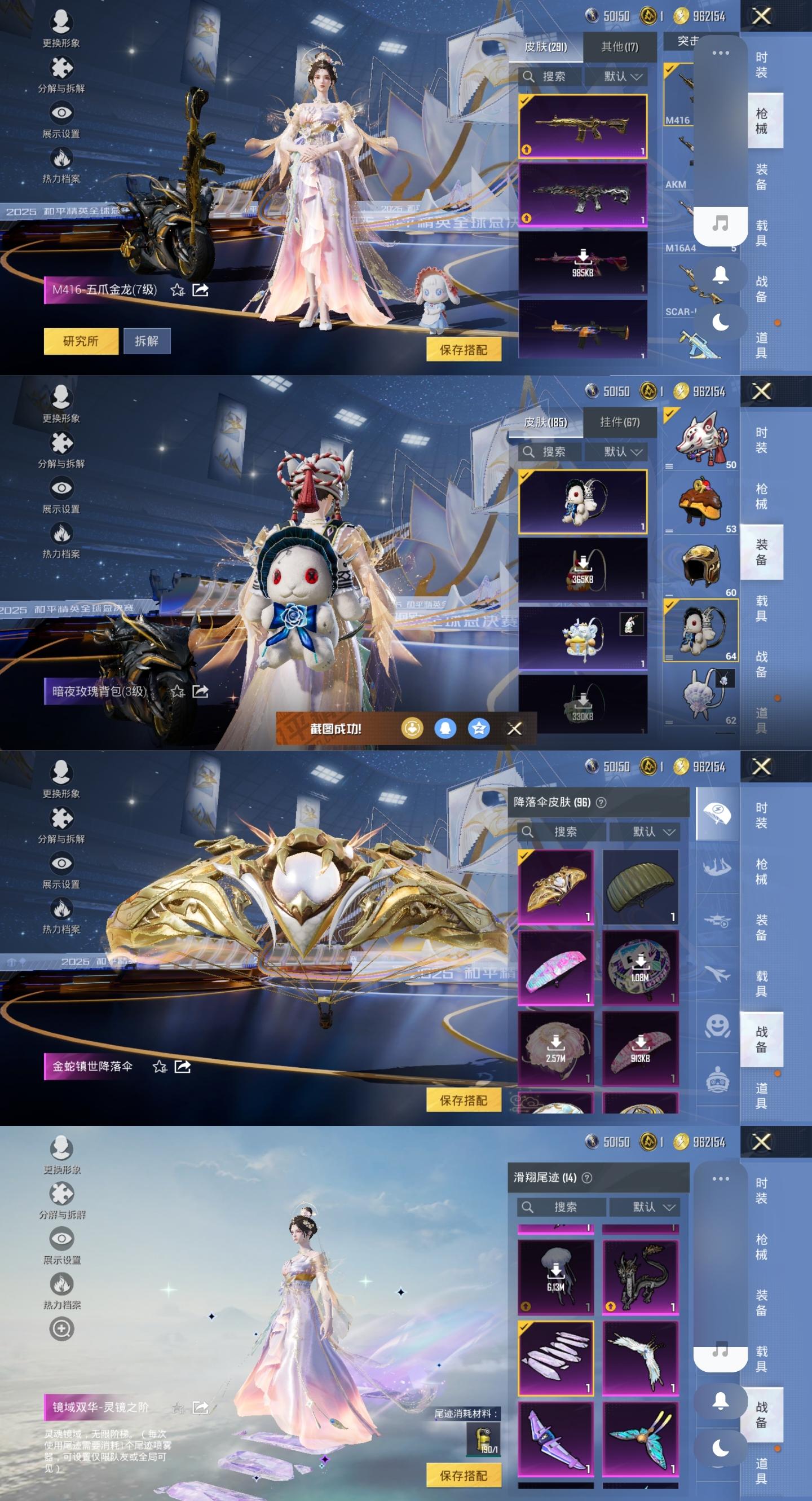This screenshot has width=812, height=1501.
Task: Pick the chocolate cake helmet skin
Action: click(x=702, y=502)
